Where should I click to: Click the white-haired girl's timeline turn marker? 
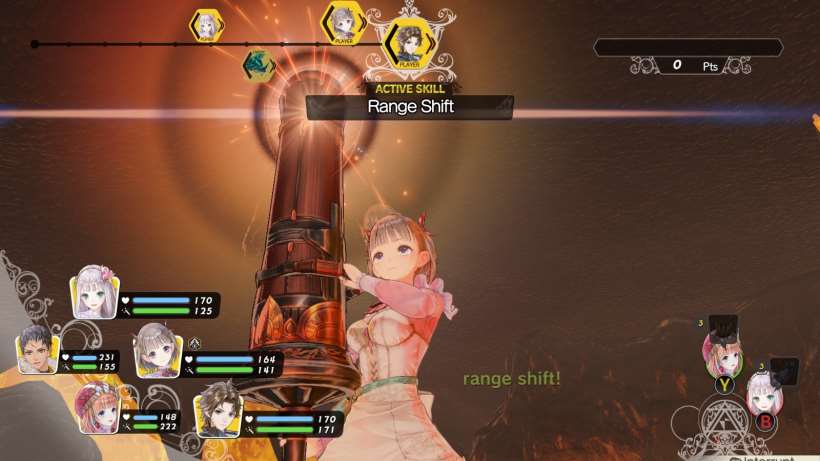point(207,25)
